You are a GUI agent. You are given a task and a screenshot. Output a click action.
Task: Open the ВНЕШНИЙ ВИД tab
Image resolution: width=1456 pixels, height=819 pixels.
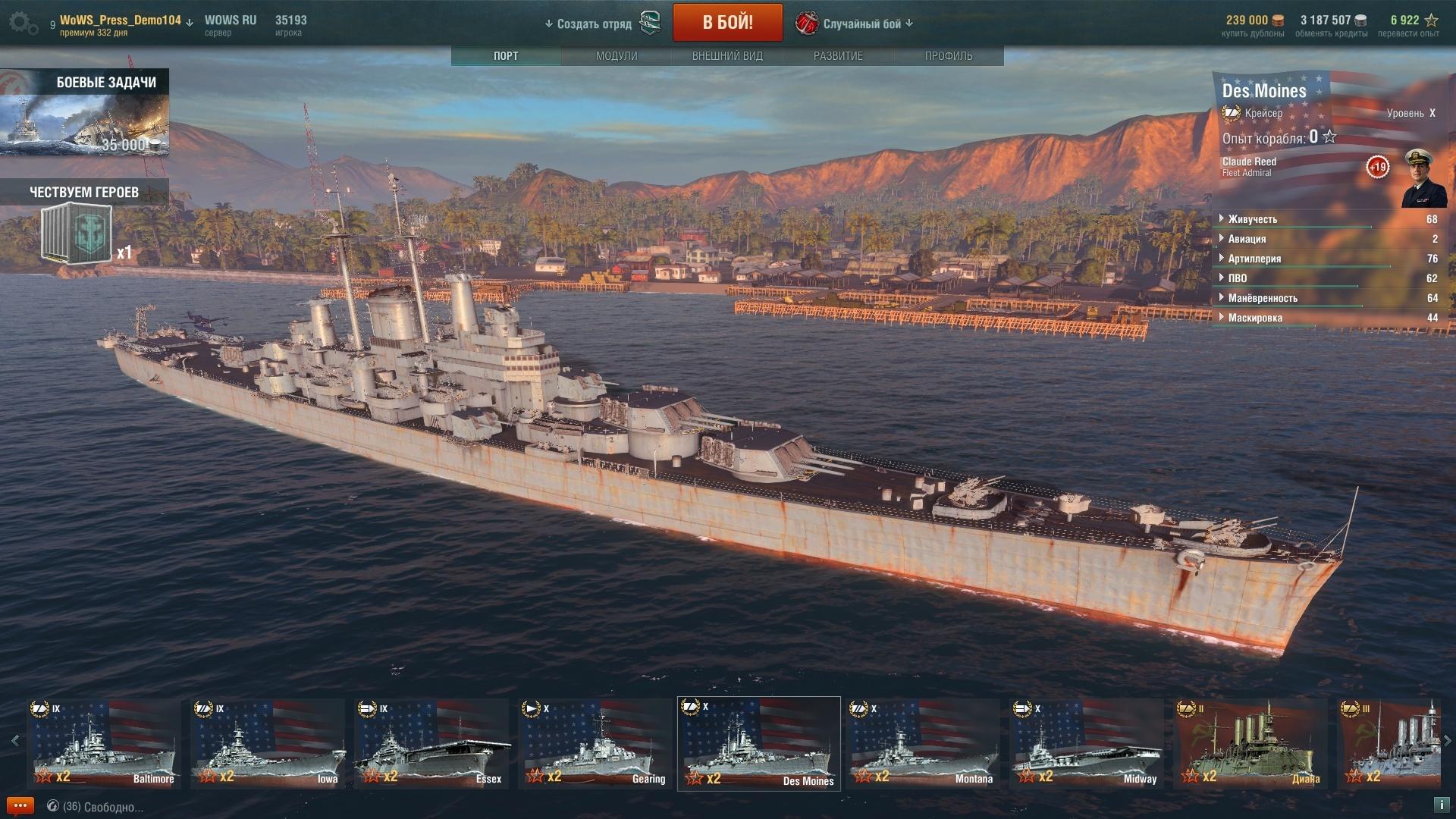pyautogui.click(x=727, y=56)
